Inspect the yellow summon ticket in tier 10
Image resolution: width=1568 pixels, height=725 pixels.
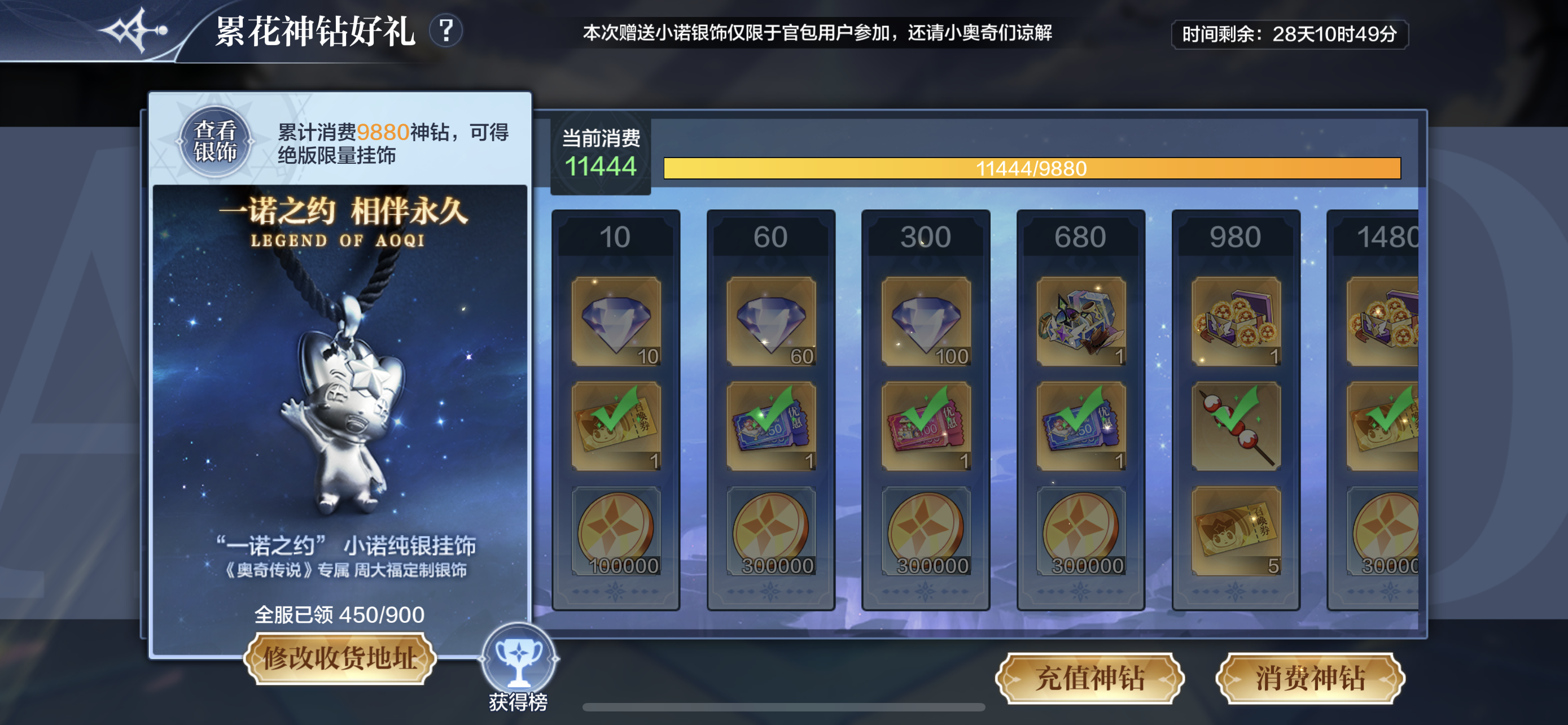616,426
